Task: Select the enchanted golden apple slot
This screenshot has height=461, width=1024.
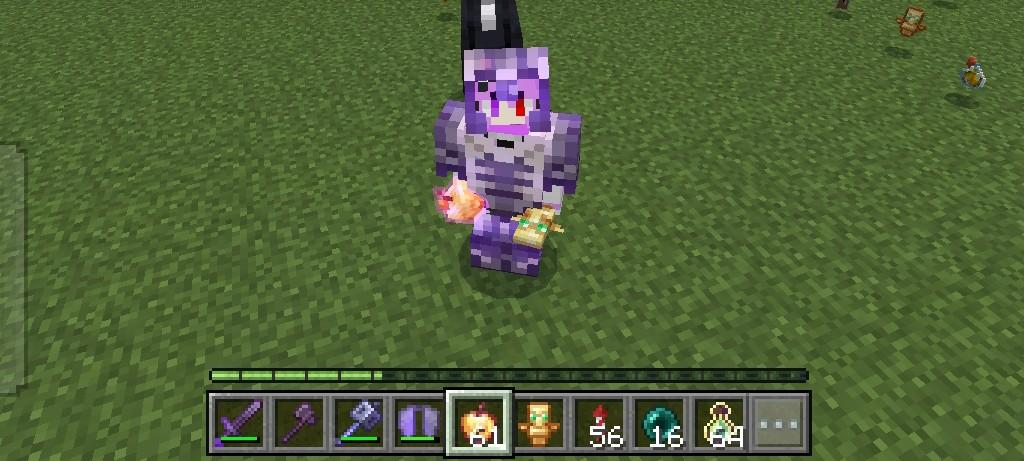Action: pos(479,422)
